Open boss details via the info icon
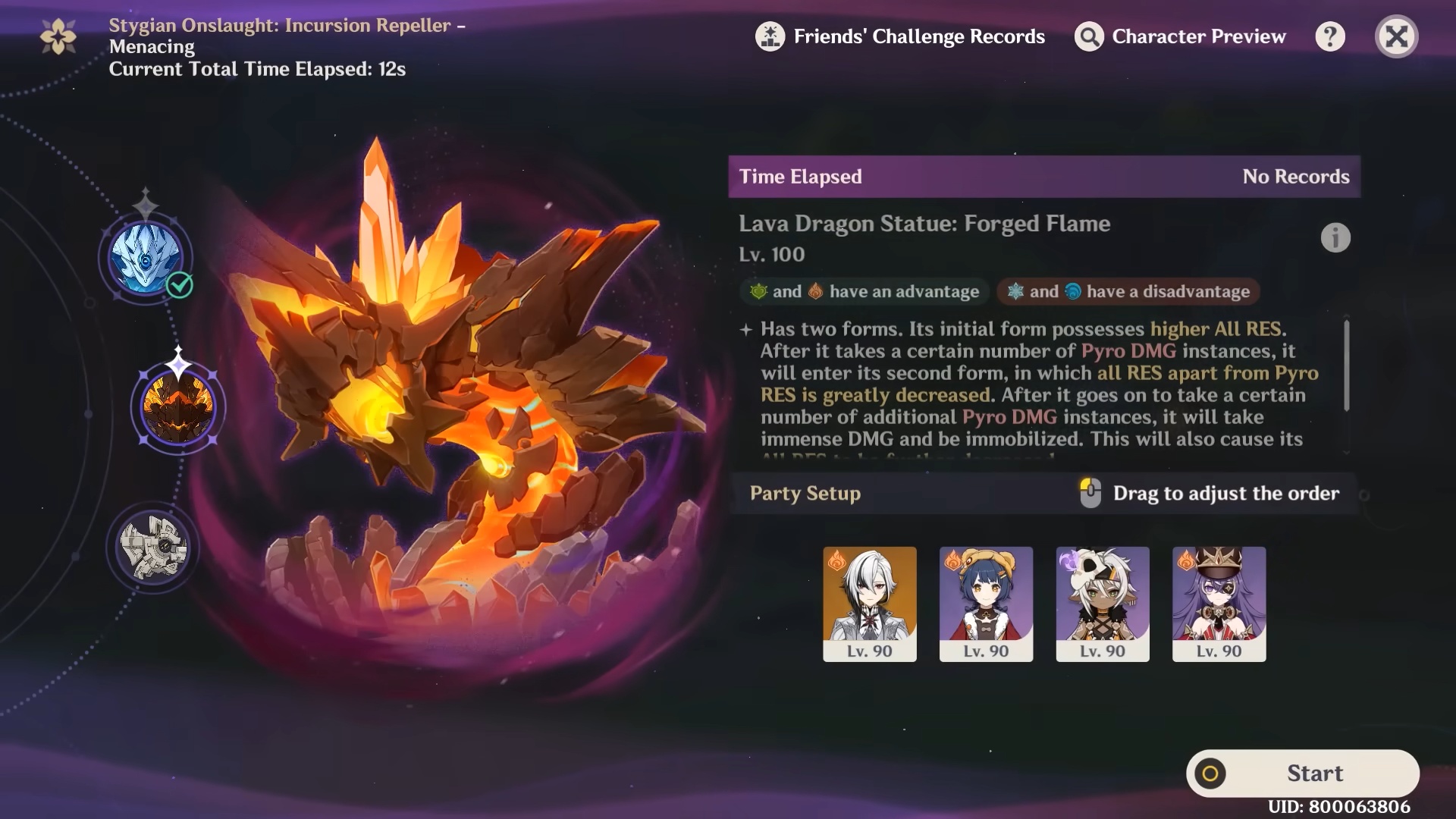1456x819 pixels. (x=1336, y=237)
